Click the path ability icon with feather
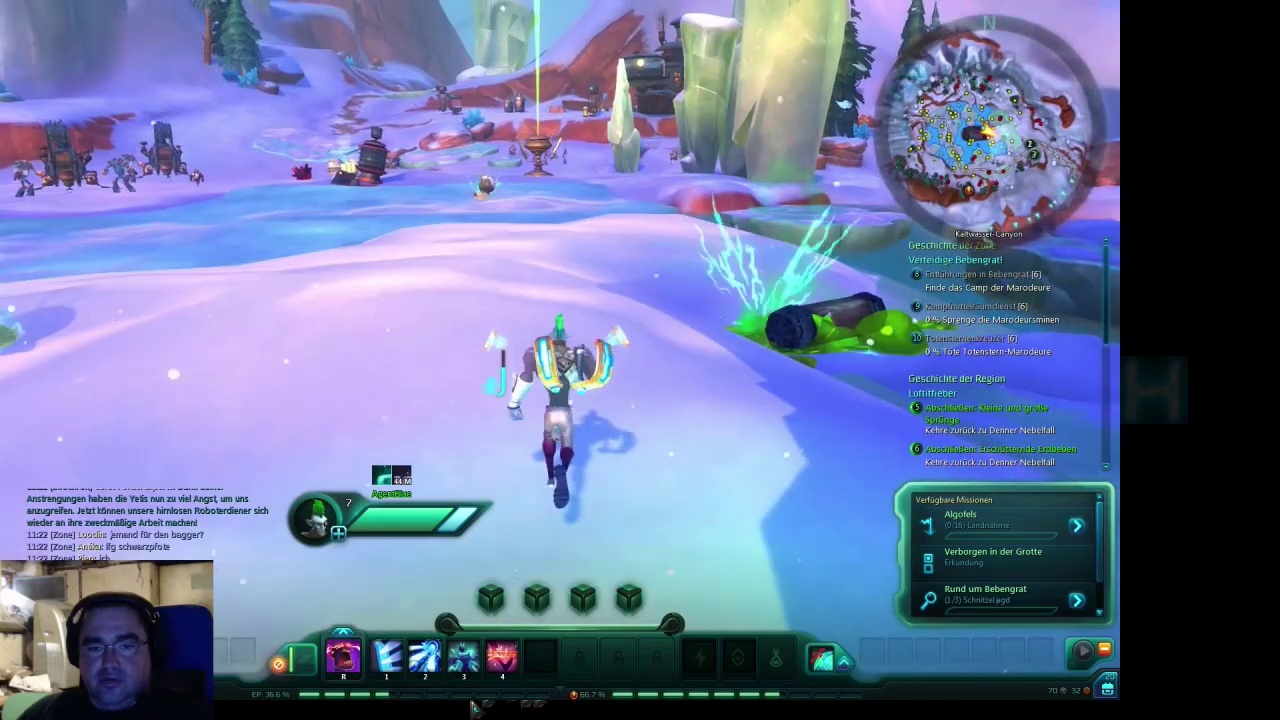The height and width of the screenshot is (720, 1280). click(821, 657)
